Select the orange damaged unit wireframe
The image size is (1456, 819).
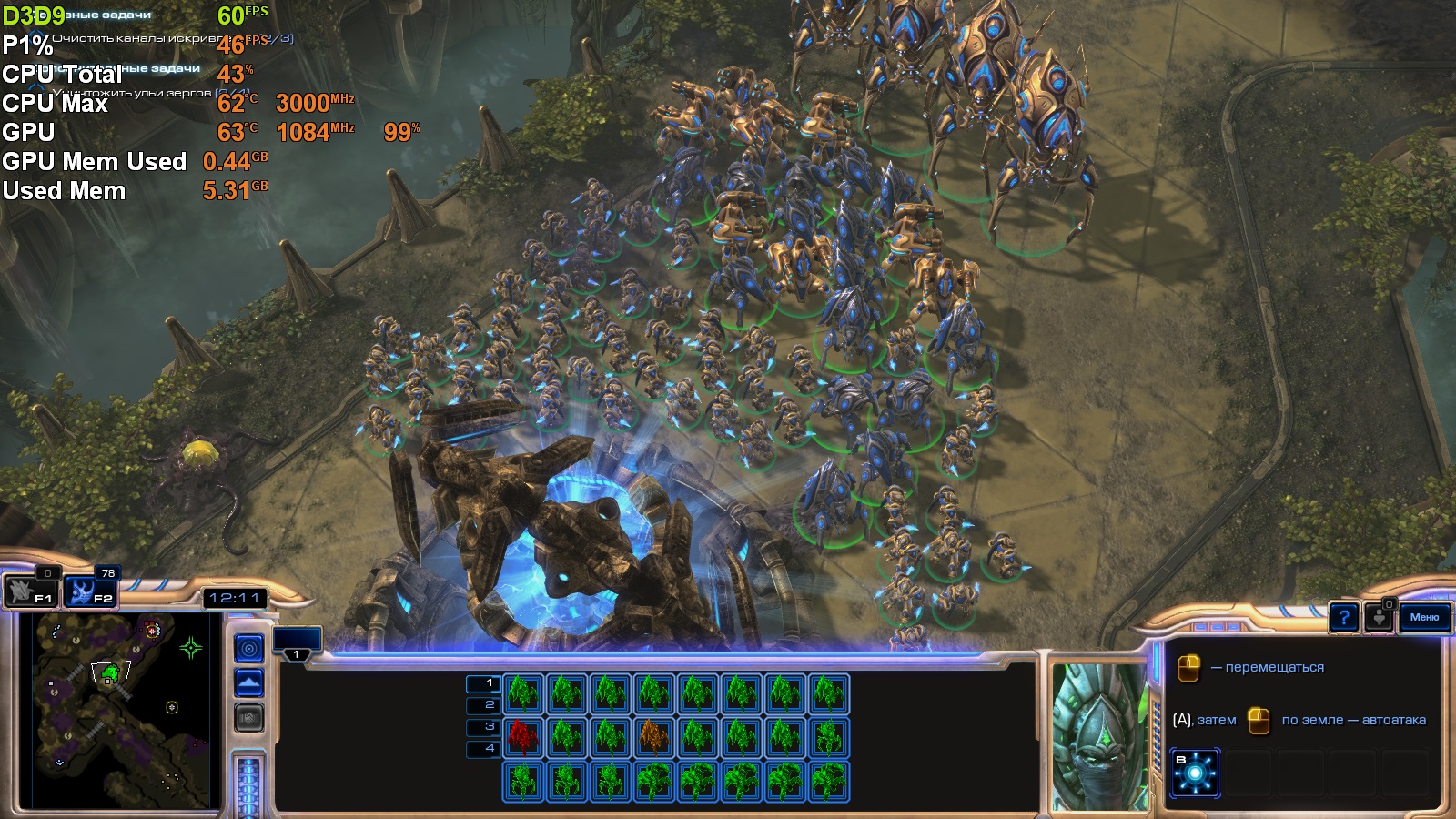point(653,737)
